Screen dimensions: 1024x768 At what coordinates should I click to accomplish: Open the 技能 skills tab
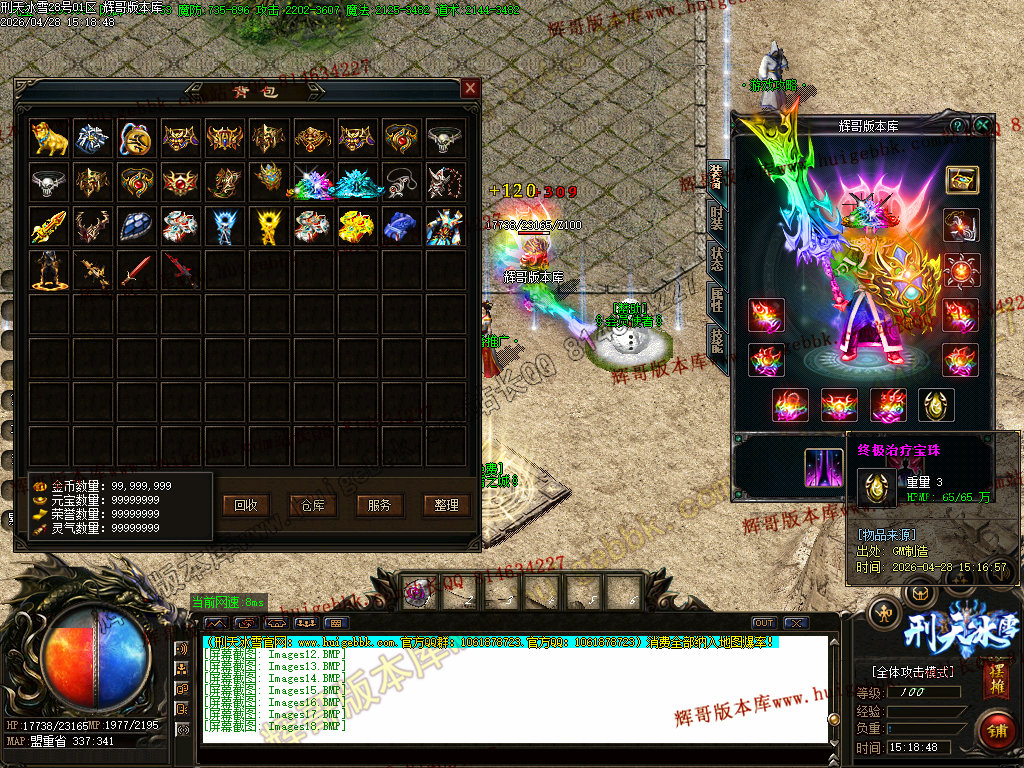coord(717,338)
